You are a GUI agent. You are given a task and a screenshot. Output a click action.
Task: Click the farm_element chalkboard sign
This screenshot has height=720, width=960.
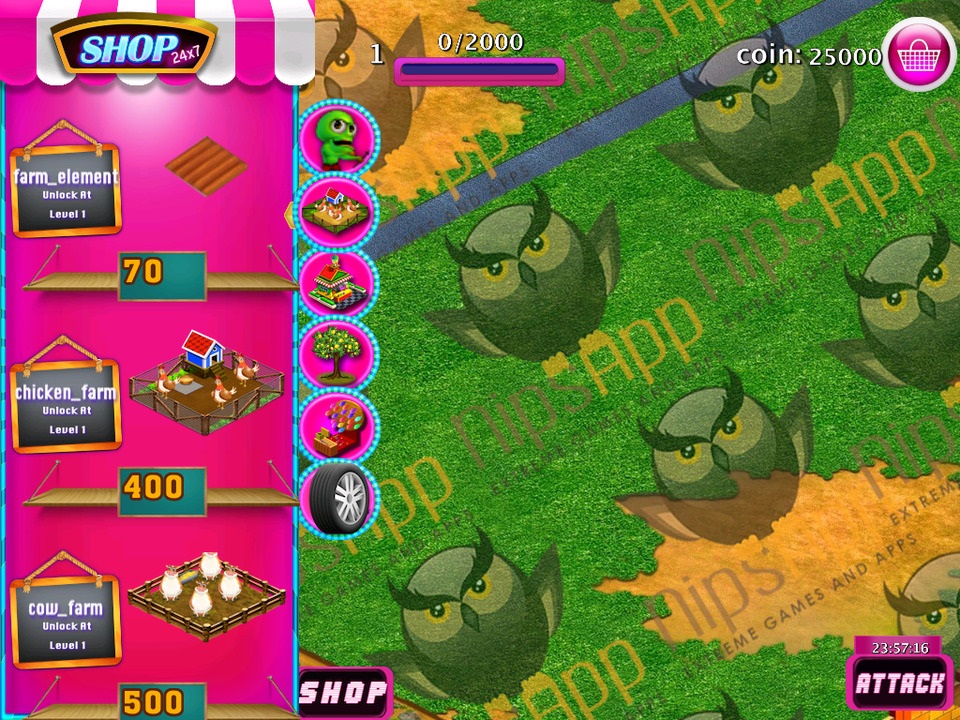[66, 189]
